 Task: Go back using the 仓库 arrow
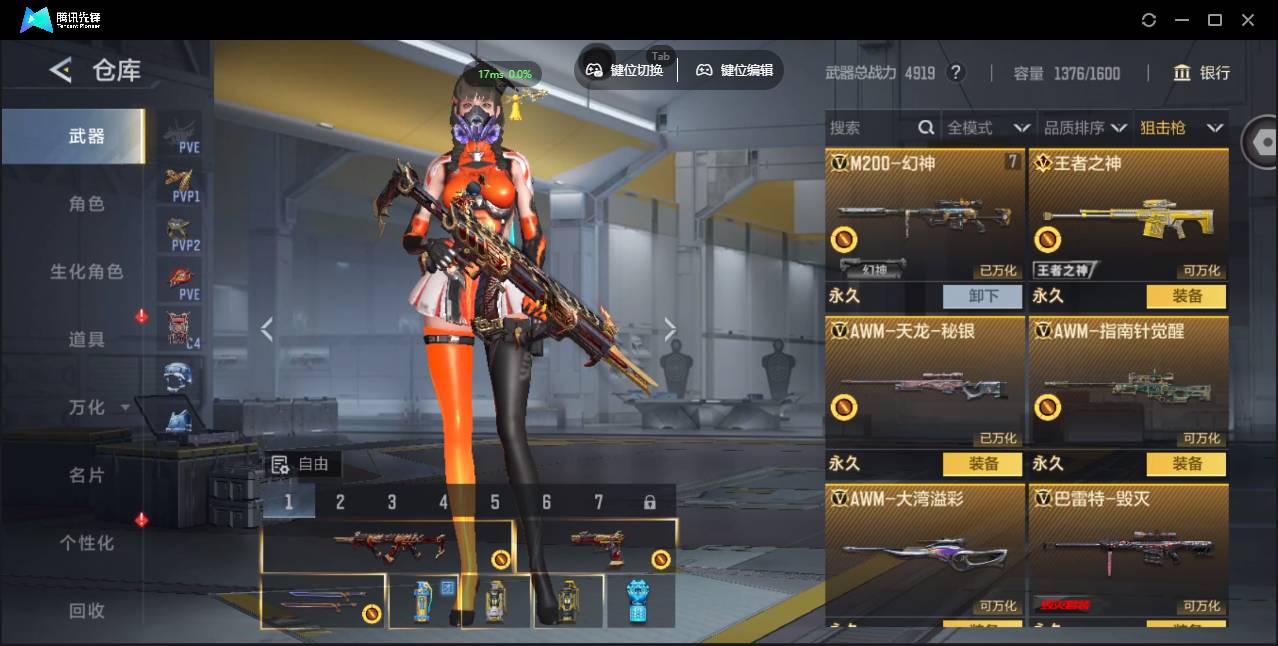tap(61, 70)
